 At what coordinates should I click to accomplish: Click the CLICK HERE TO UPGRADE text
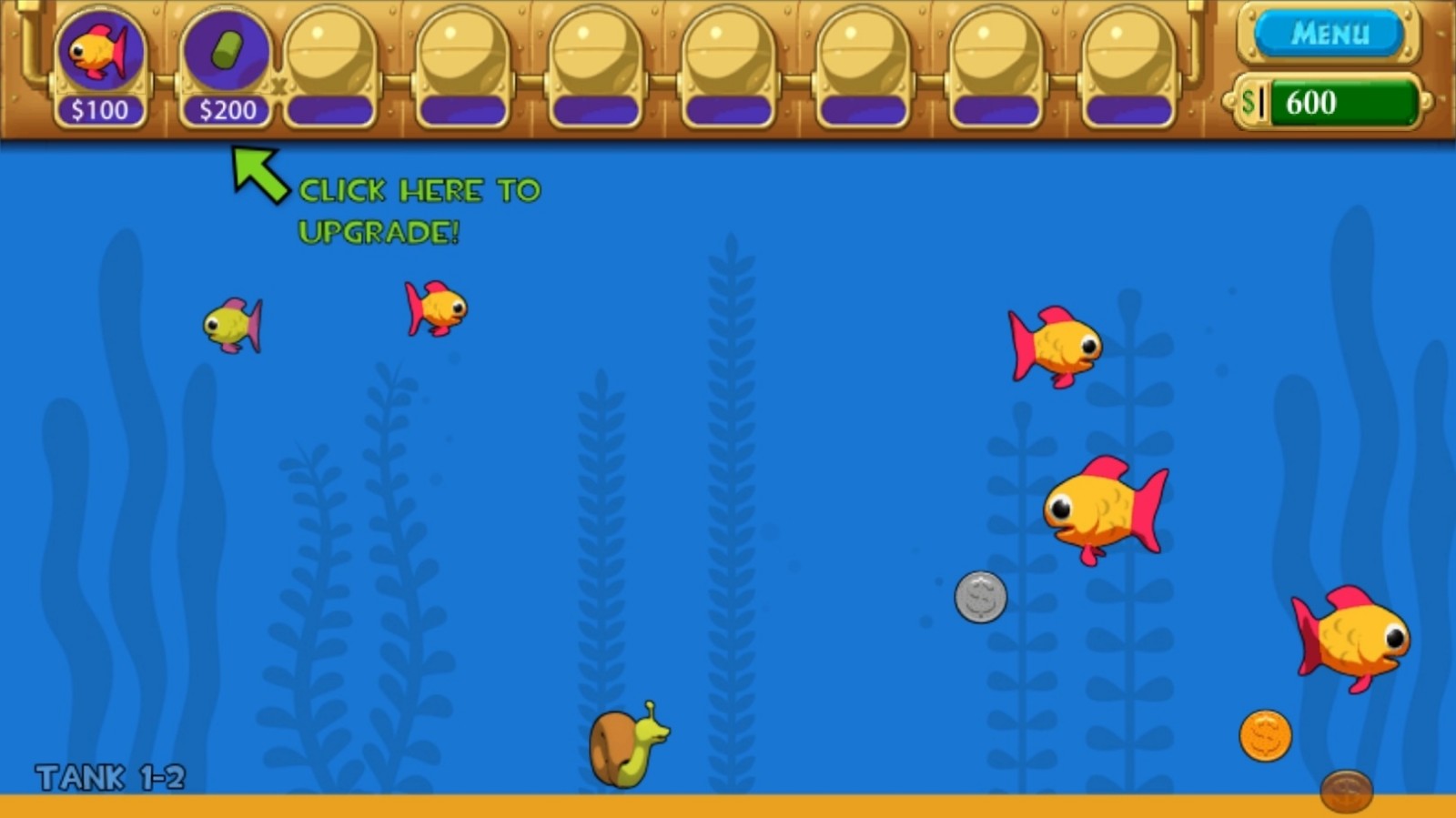pos(419,211)
